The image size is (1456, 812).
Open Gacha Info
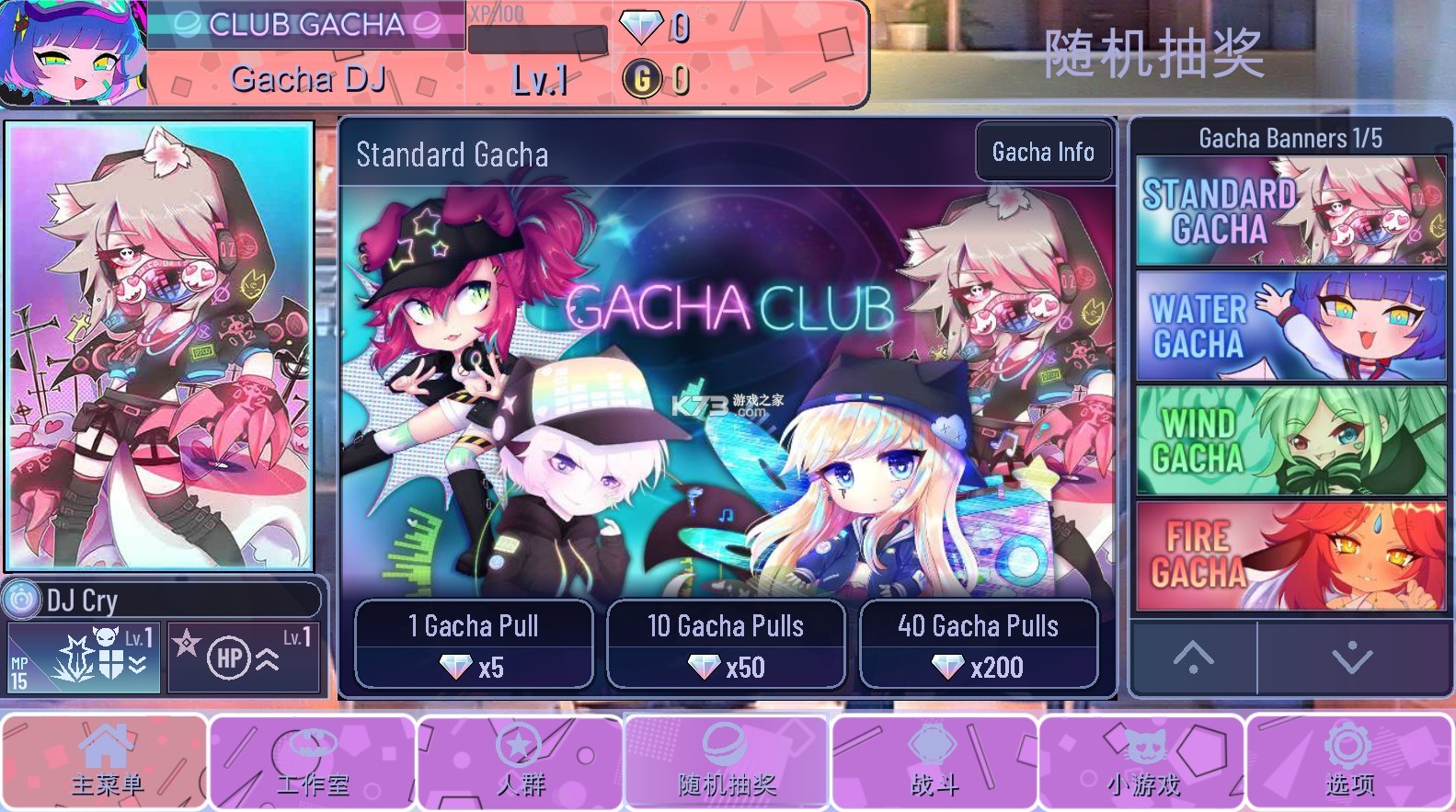click(1043, 151)
